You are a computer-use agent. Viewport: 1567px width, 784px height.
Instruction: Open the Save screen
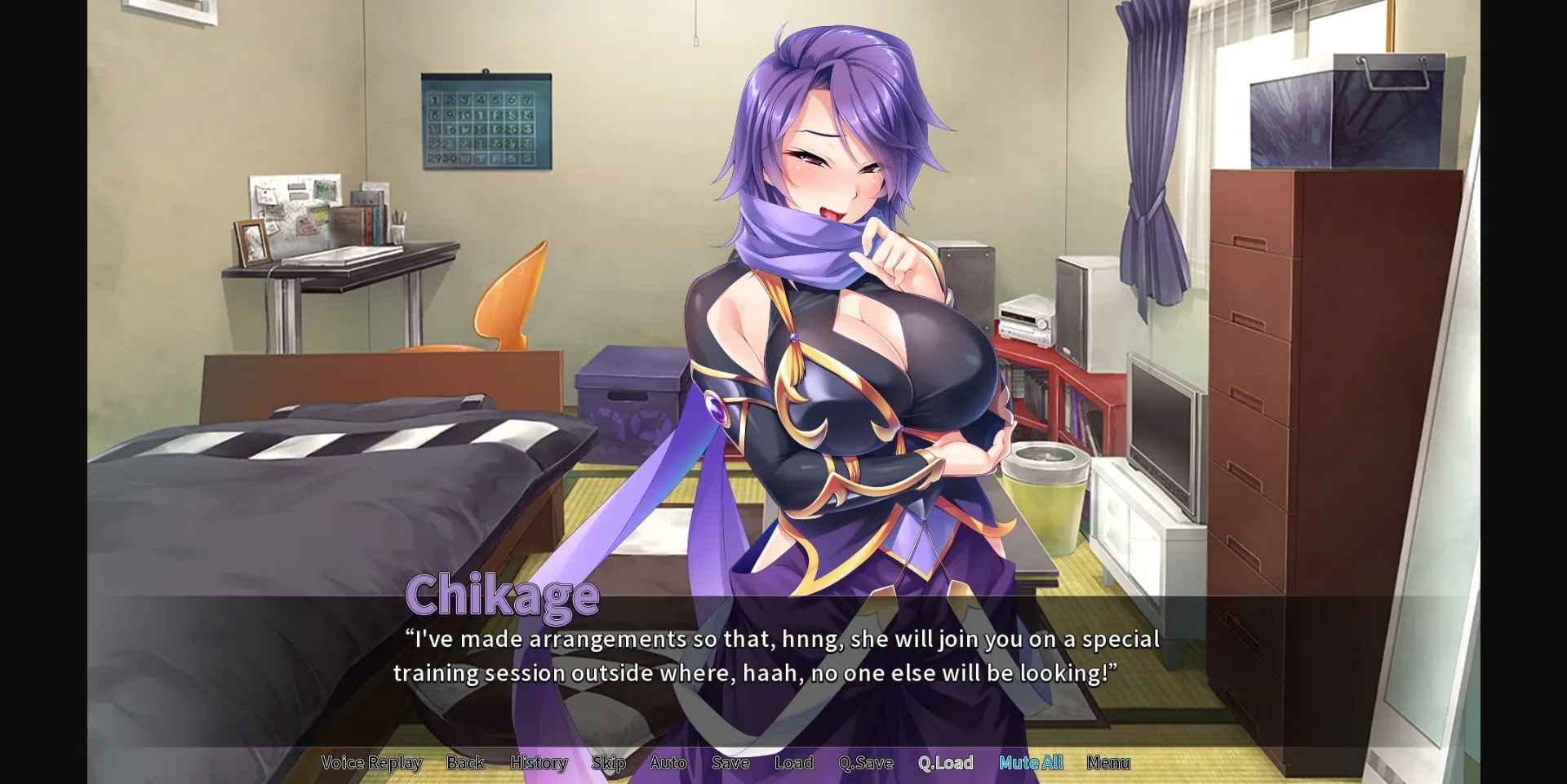tap(730, 763)
